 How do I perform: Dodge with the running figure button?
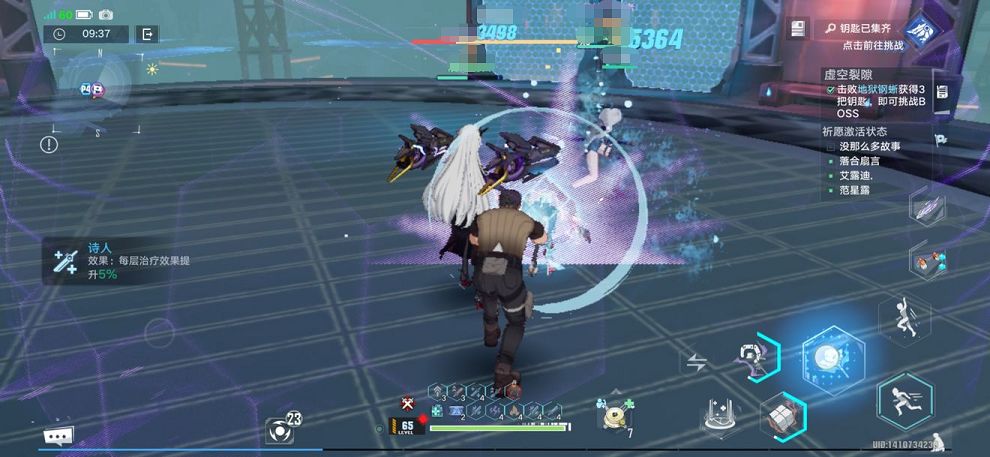point(904,400)
